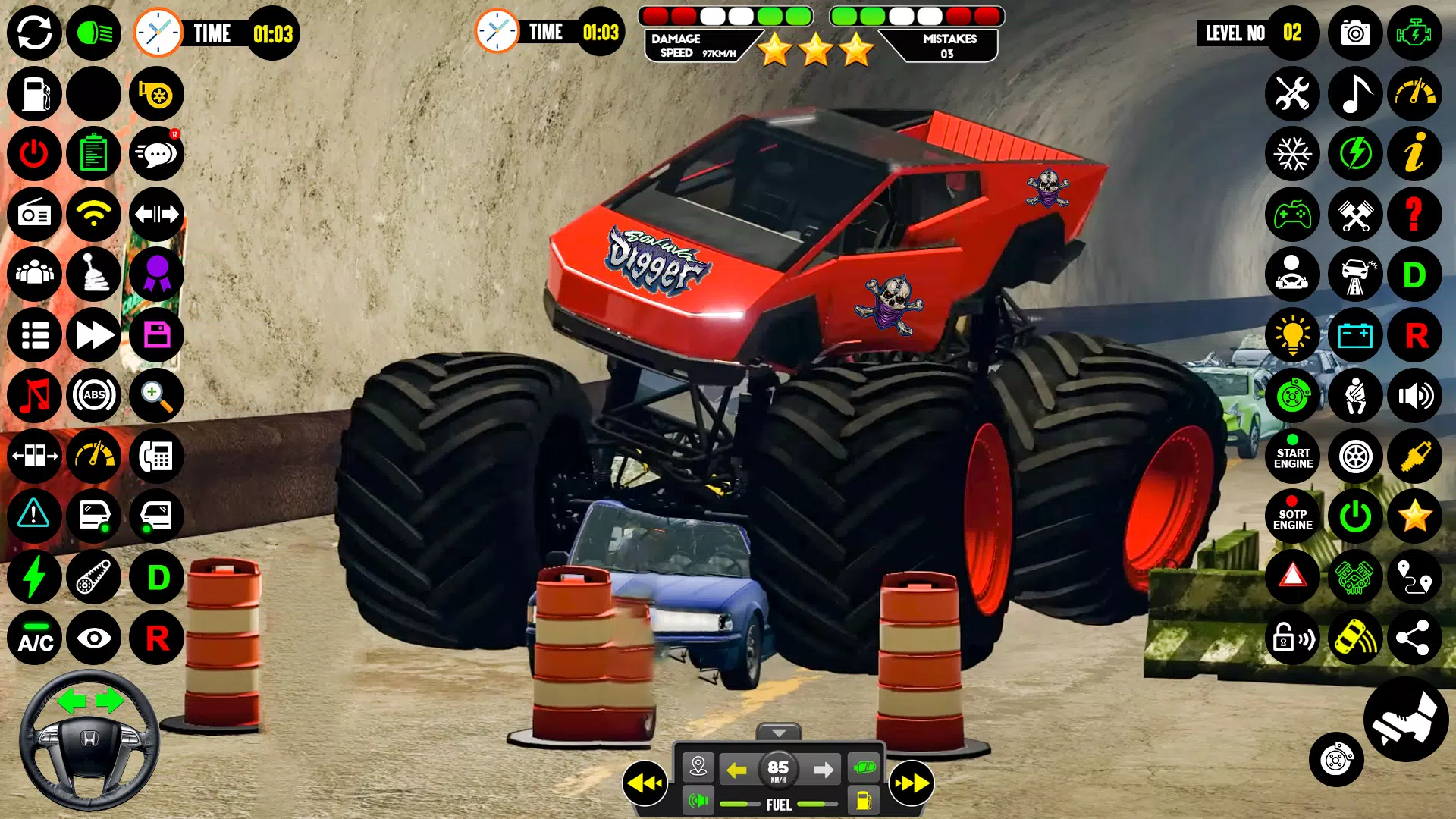Tap the seatbelt safety icon
Screen dimensions: 1456x819
1354,396
